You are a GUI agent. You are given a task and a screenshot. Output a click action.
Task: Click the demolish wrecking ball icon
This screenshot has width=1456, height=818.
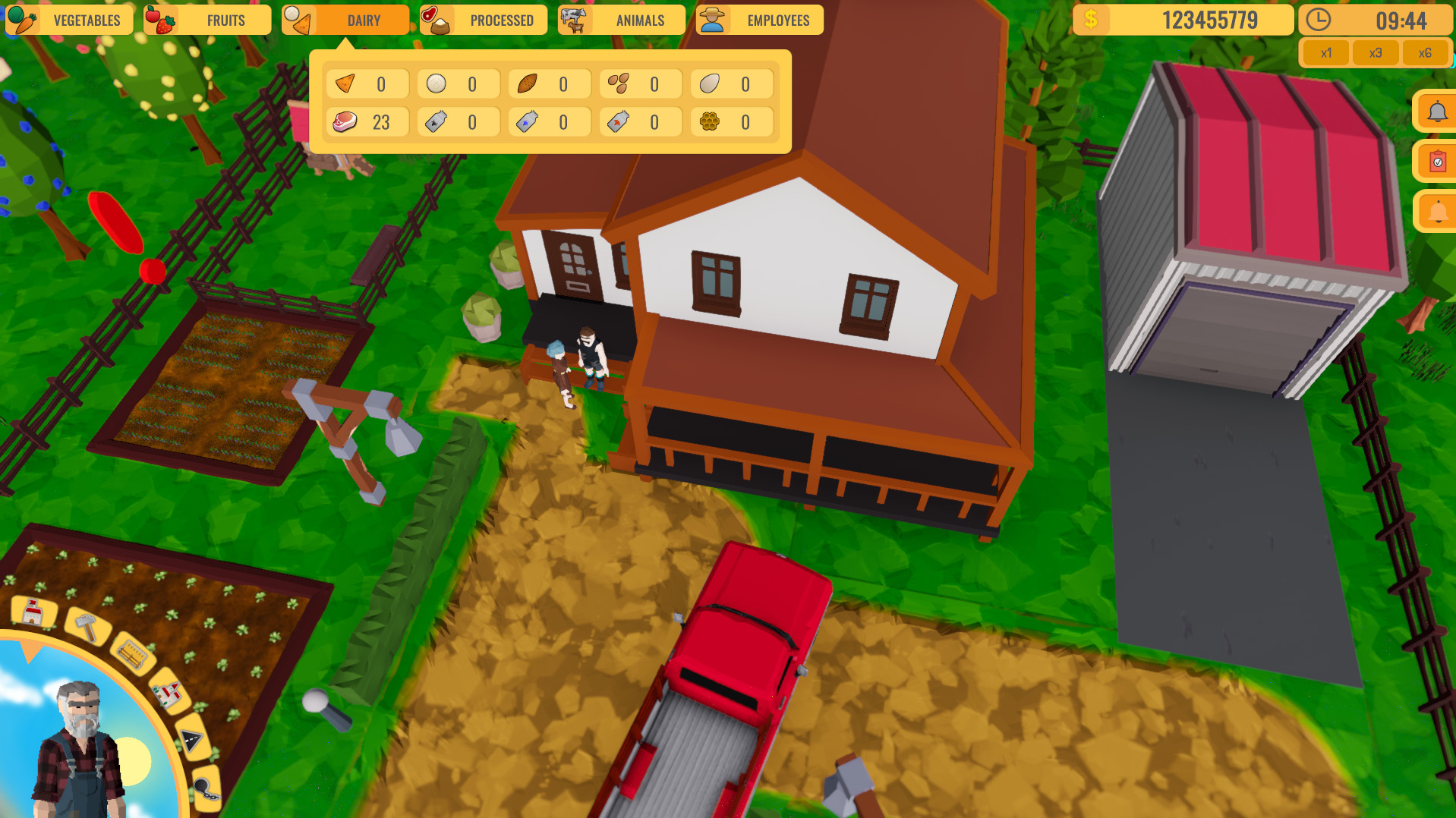pyautogui.click(x=206, y=789)
